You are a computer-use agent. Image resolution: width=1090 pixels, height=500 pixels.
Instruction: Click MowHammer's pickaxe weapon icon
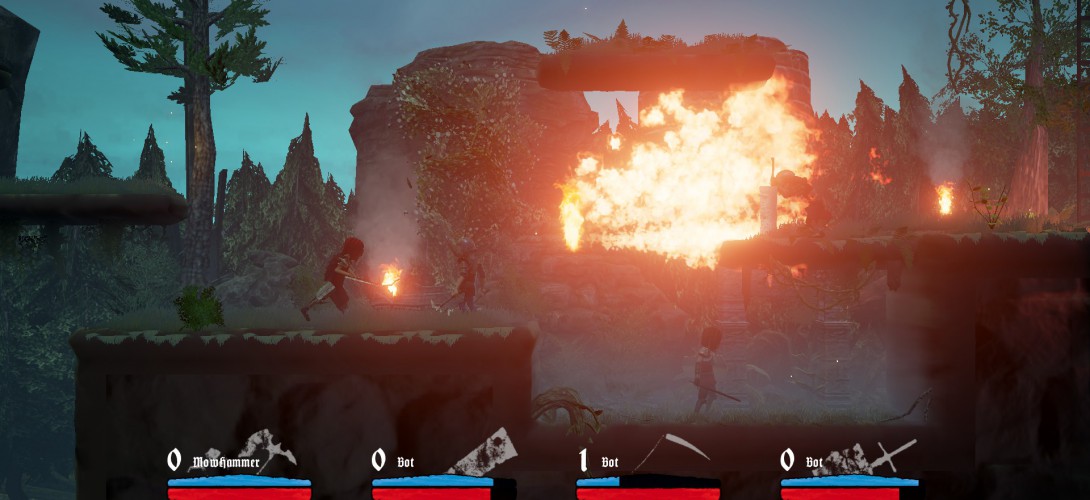270,450
